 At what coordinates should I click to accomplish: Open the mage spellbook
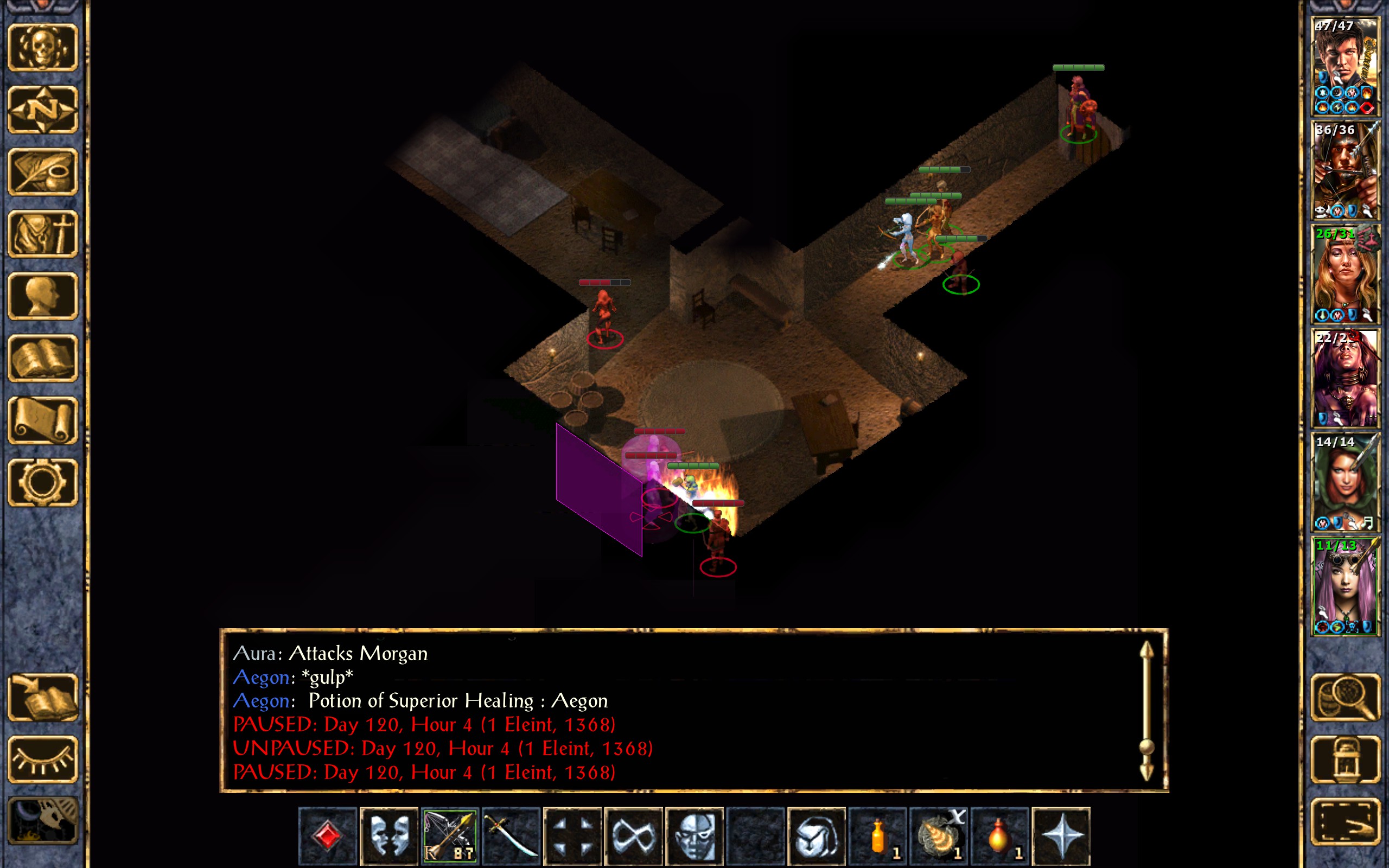coord(42,358)
